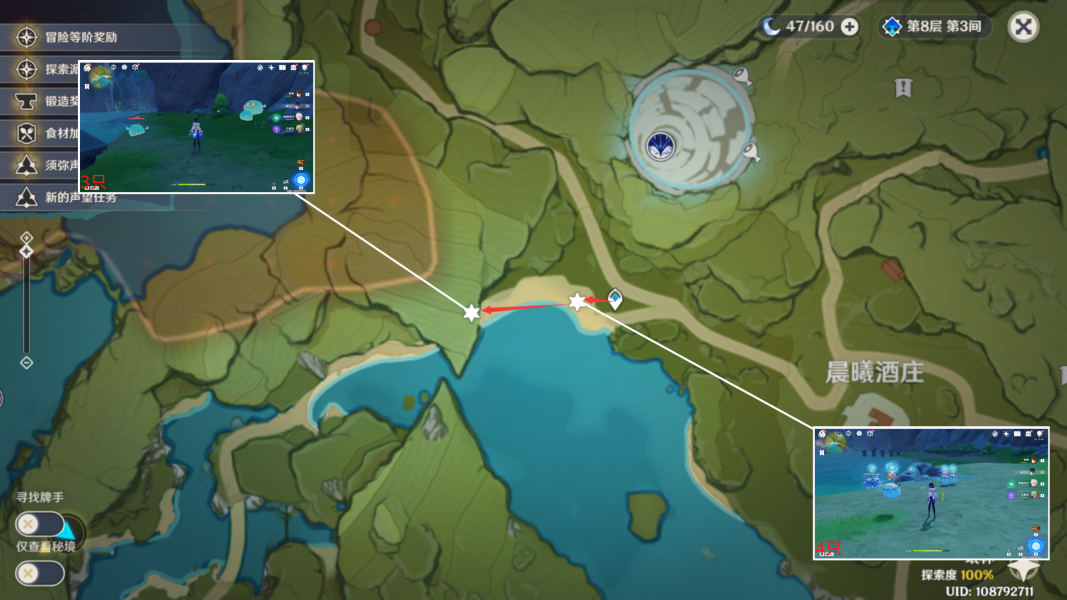Open the 新的声望任务 reputation quest entry
This screenshot has width=1067, height=600.
click(x=80, y=197)
